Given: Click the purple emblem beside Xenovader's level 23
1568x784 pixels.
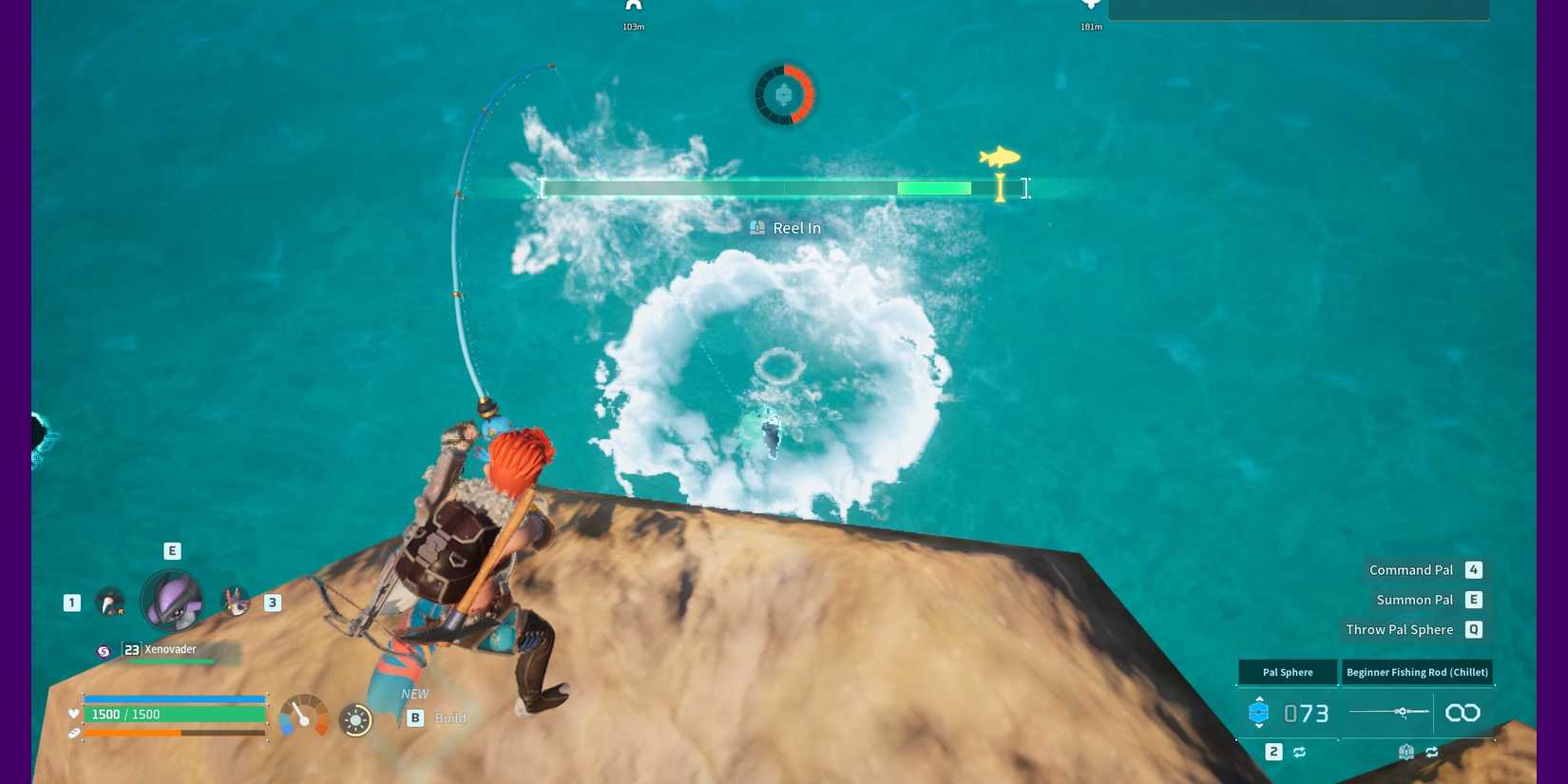Looking at the screenshot, I should (x=105, y=650).
